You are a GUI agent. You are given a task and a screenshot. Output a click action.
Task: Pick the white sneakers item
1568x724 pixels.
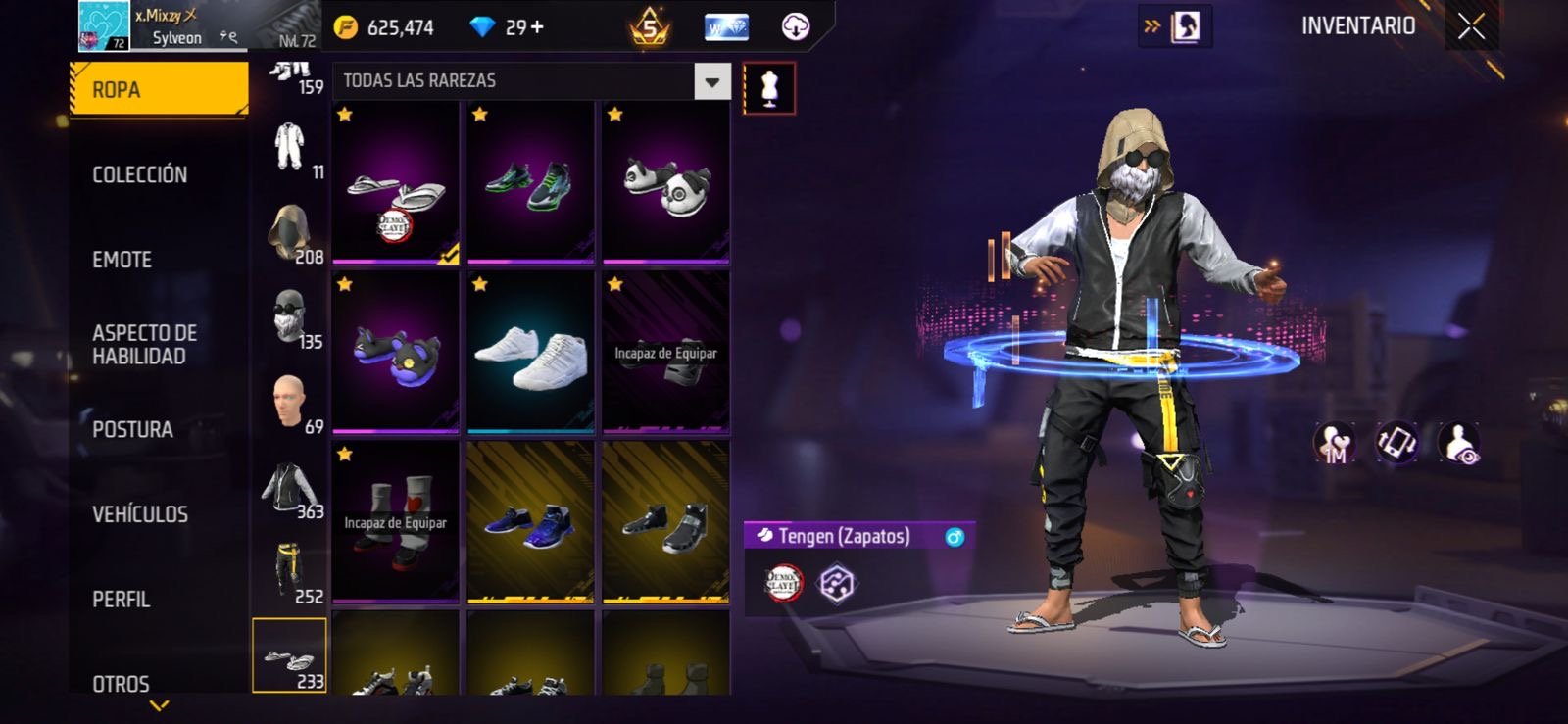530,354
